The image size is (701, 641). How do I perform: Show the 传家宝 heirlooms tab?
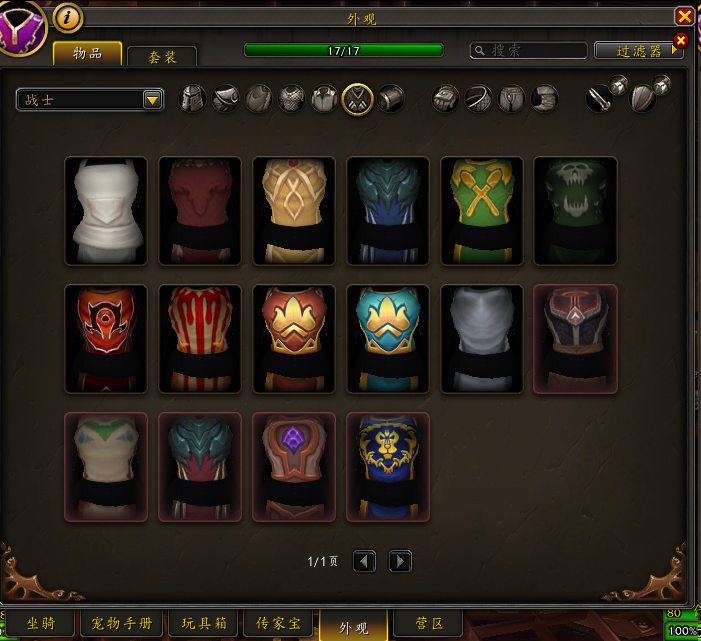279,624
